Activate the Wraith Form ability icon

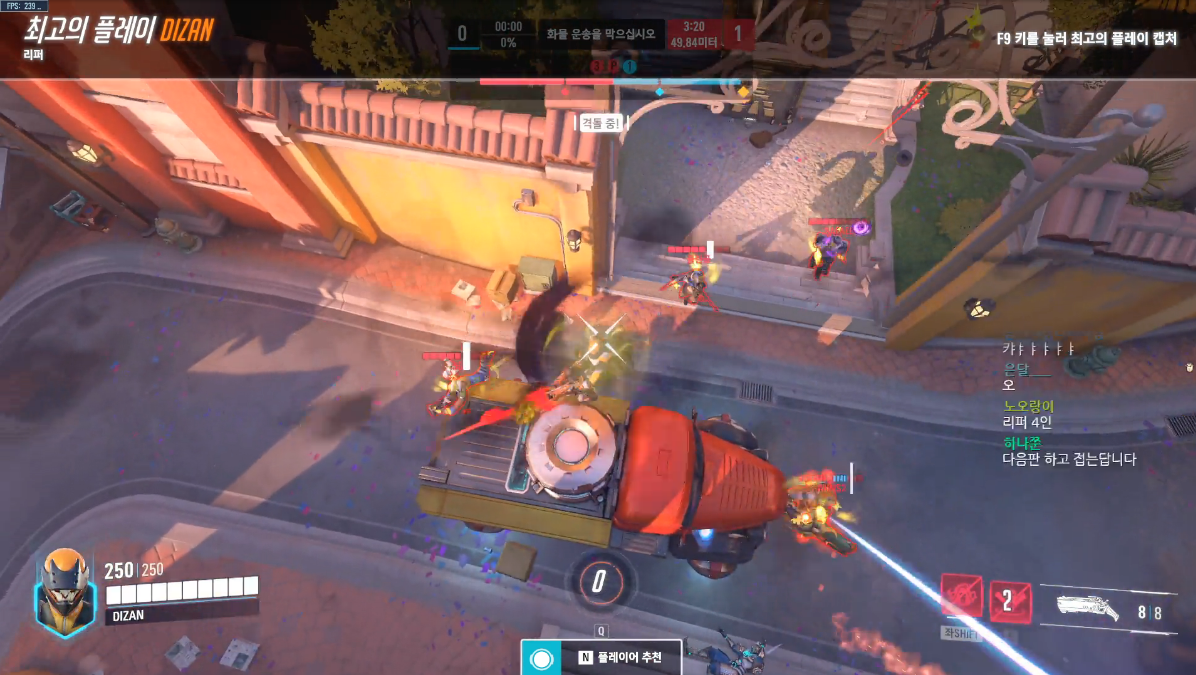(961, 598)
